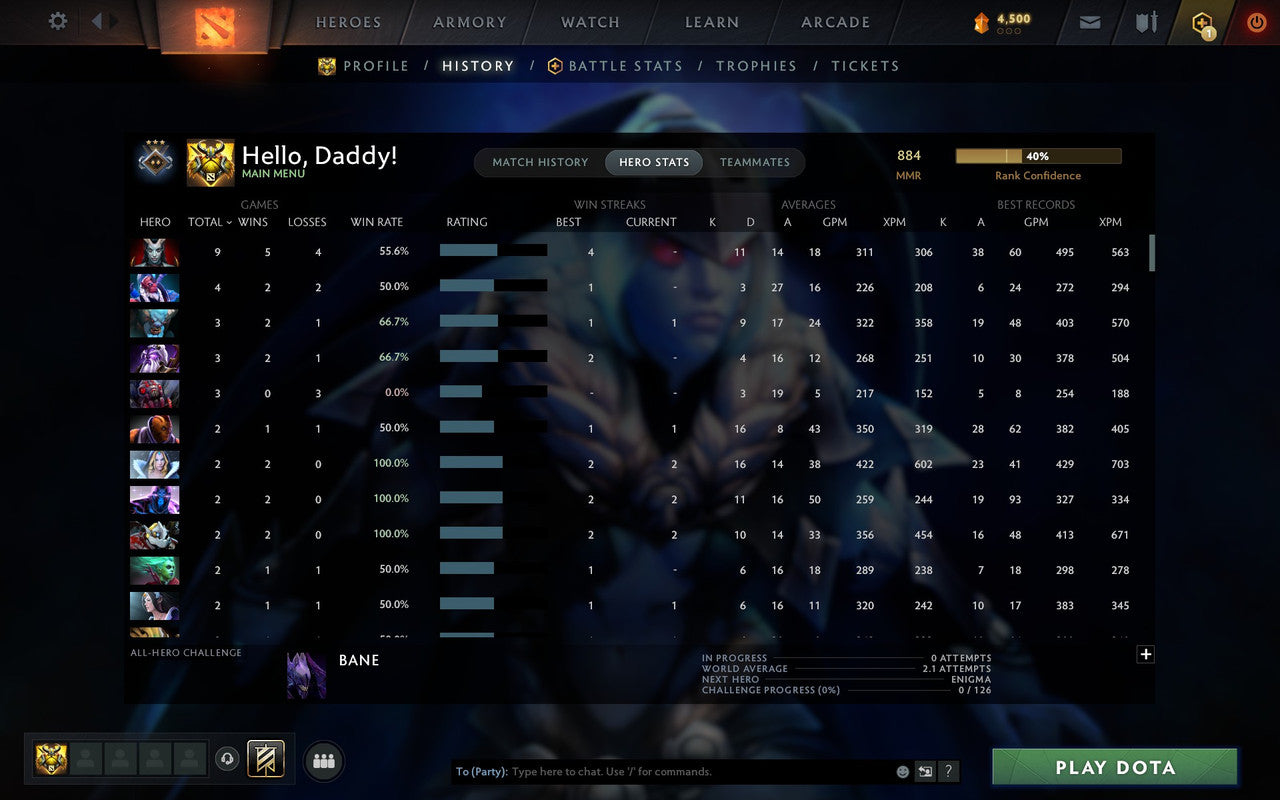Open settings using the gear icon
Screen dimensions: 1280x800
[57, 20]
